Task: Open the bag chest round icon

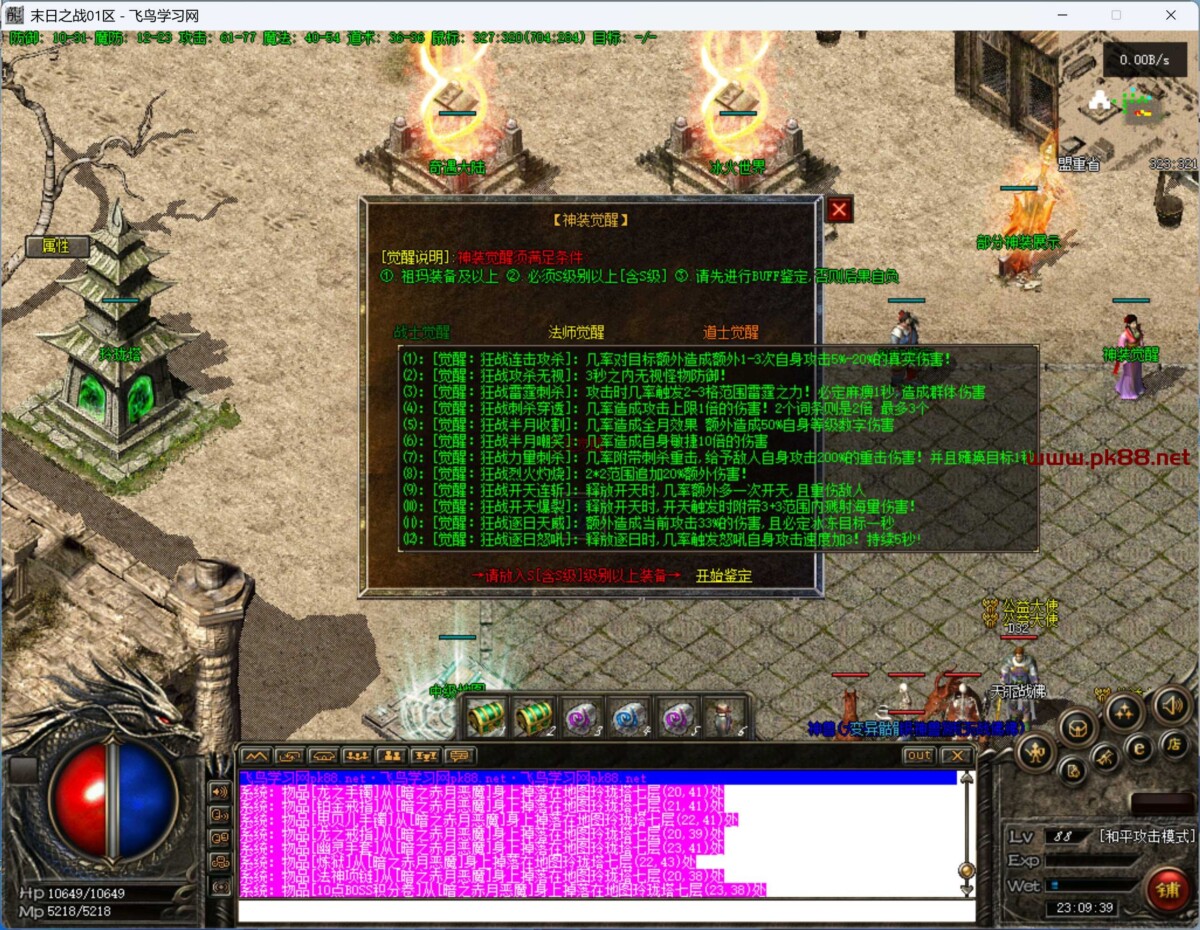Action: [1079, 727]
